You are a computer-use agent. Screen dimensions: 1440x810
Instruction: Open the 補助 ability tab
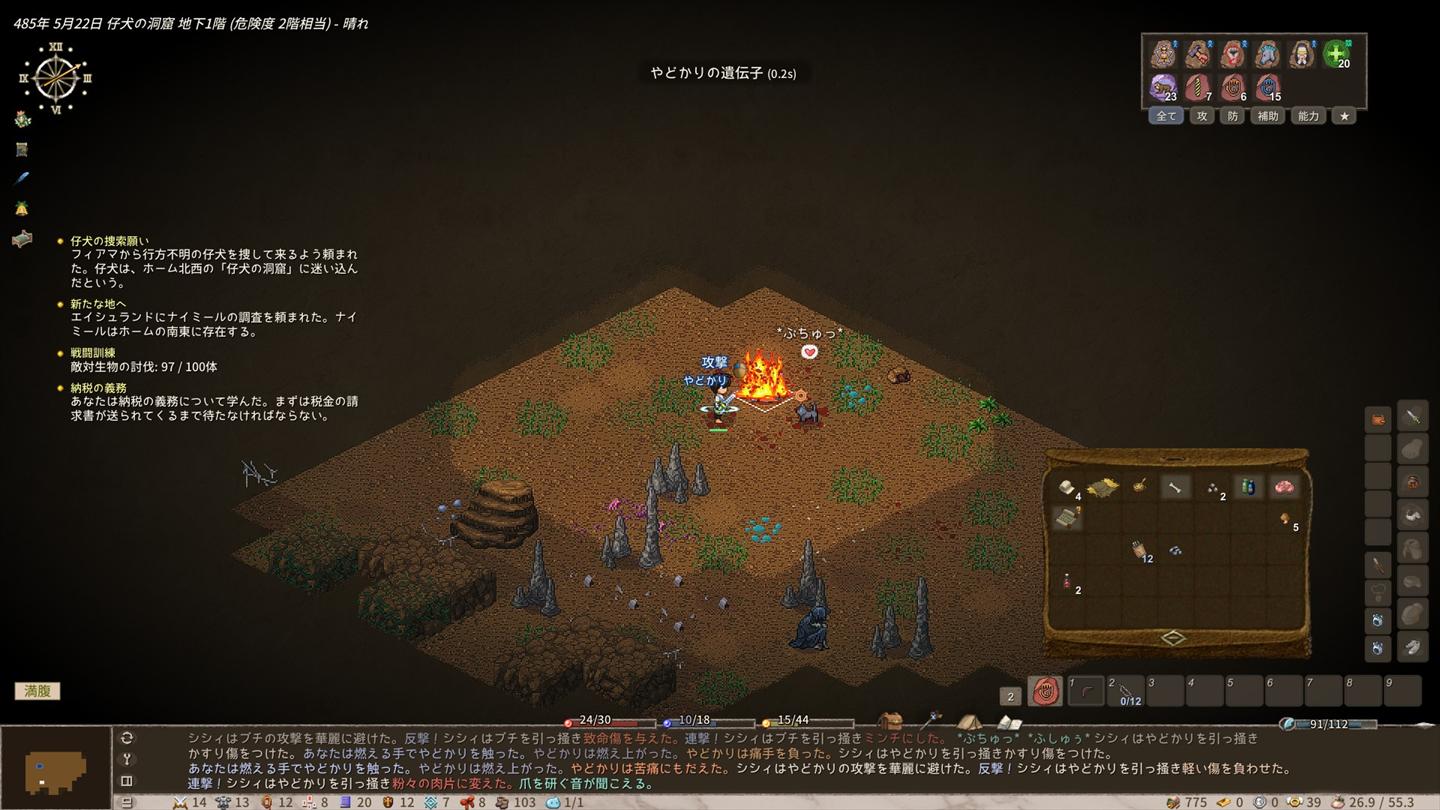coord(1267,116)
